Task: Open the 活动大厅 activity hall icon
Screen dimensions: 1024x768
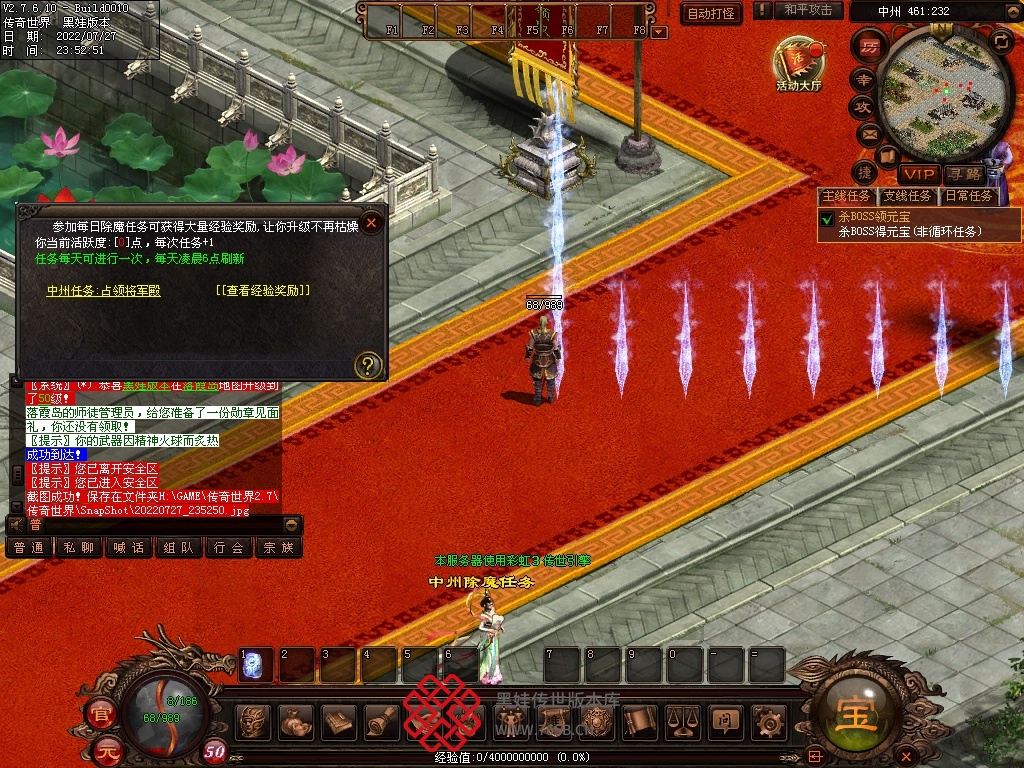Action: click(x=798, y=65)
